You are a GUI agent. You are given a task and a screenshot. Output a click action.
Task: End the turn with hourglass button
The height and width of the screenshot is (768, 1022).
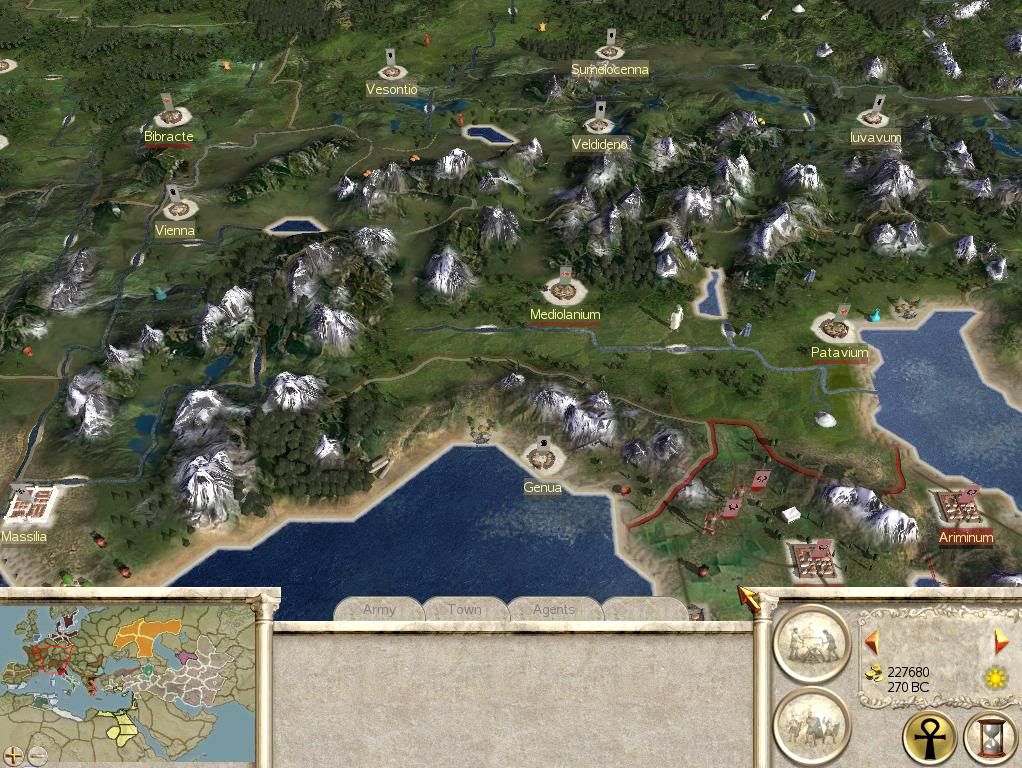990,738
